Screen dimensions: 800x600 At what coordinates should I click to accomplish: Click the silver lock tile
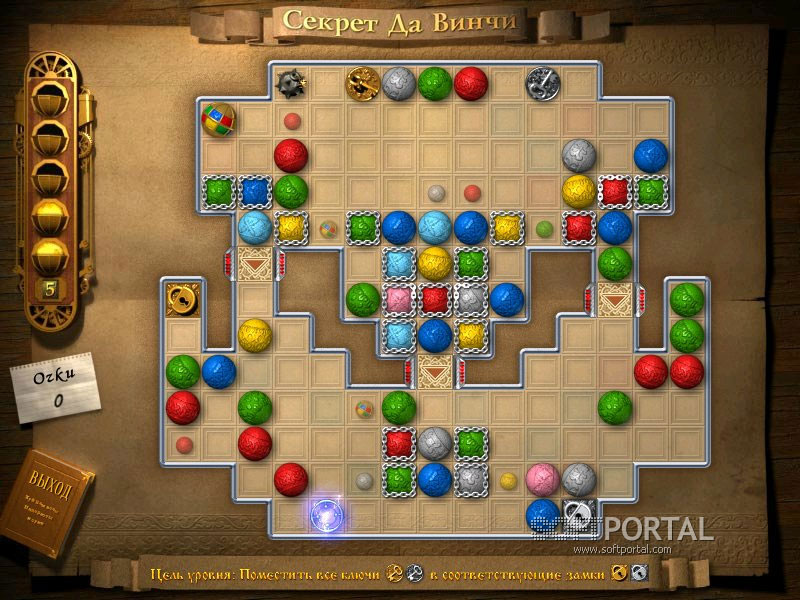[578, 514]
